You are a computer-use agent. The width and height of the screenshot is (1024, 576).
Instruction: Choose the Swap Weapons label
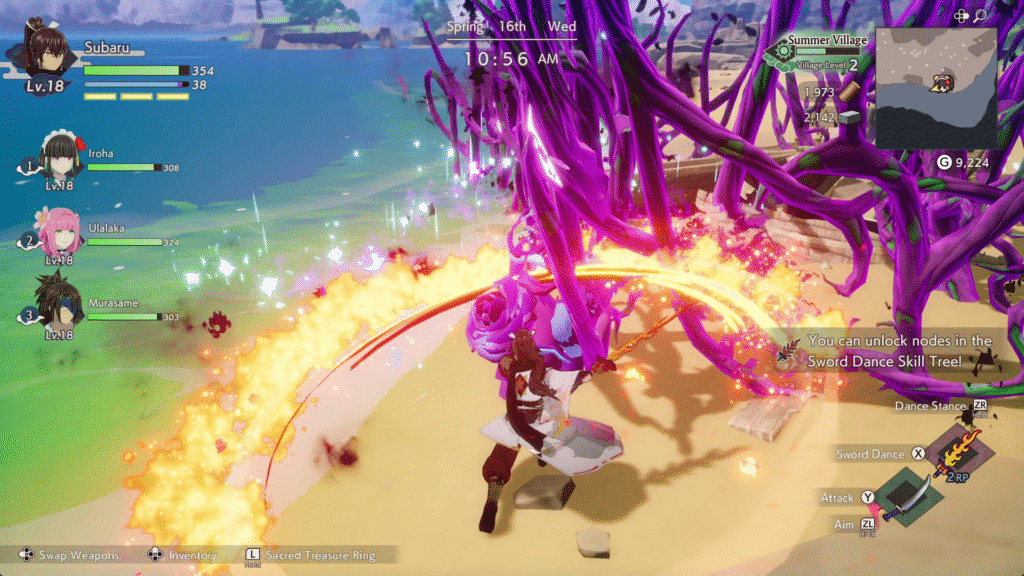coord(78,554)
